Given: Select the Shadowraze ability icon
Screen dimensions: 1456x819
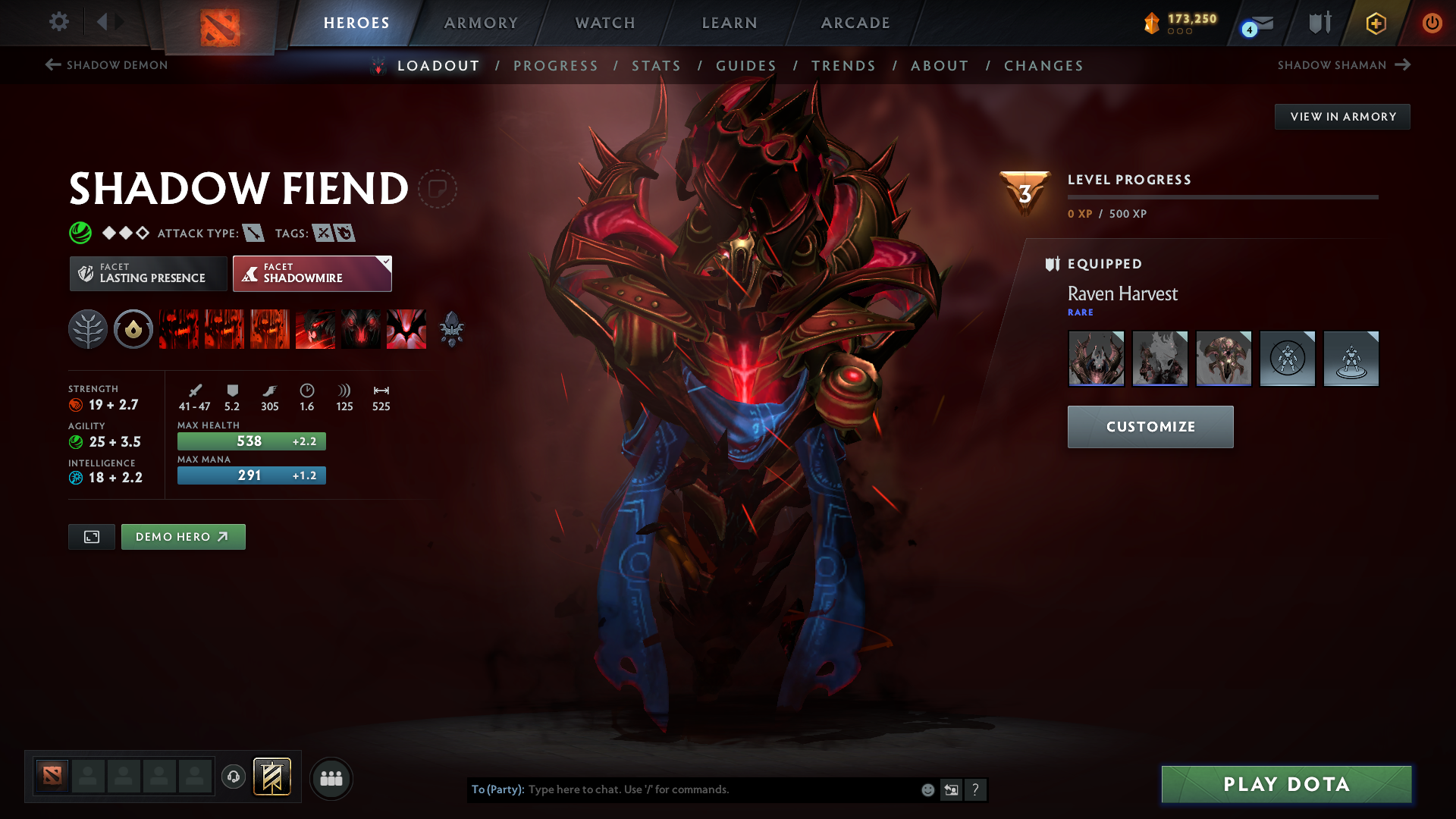Looking at the screenshot, I should (179, 329).
